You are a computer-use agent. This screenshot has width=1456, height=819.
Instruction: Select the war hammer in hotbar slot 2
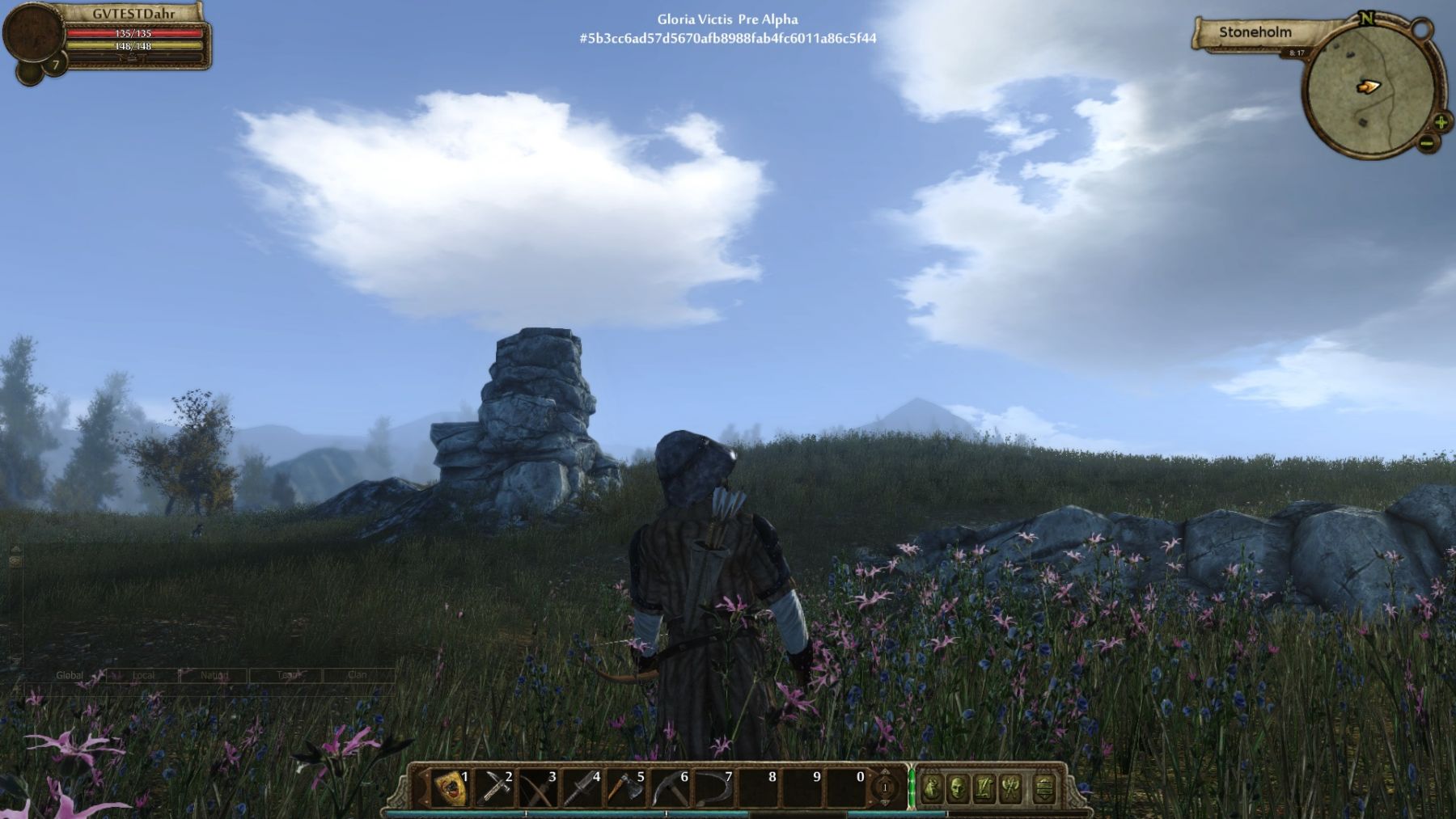click(x=495, y=787)
